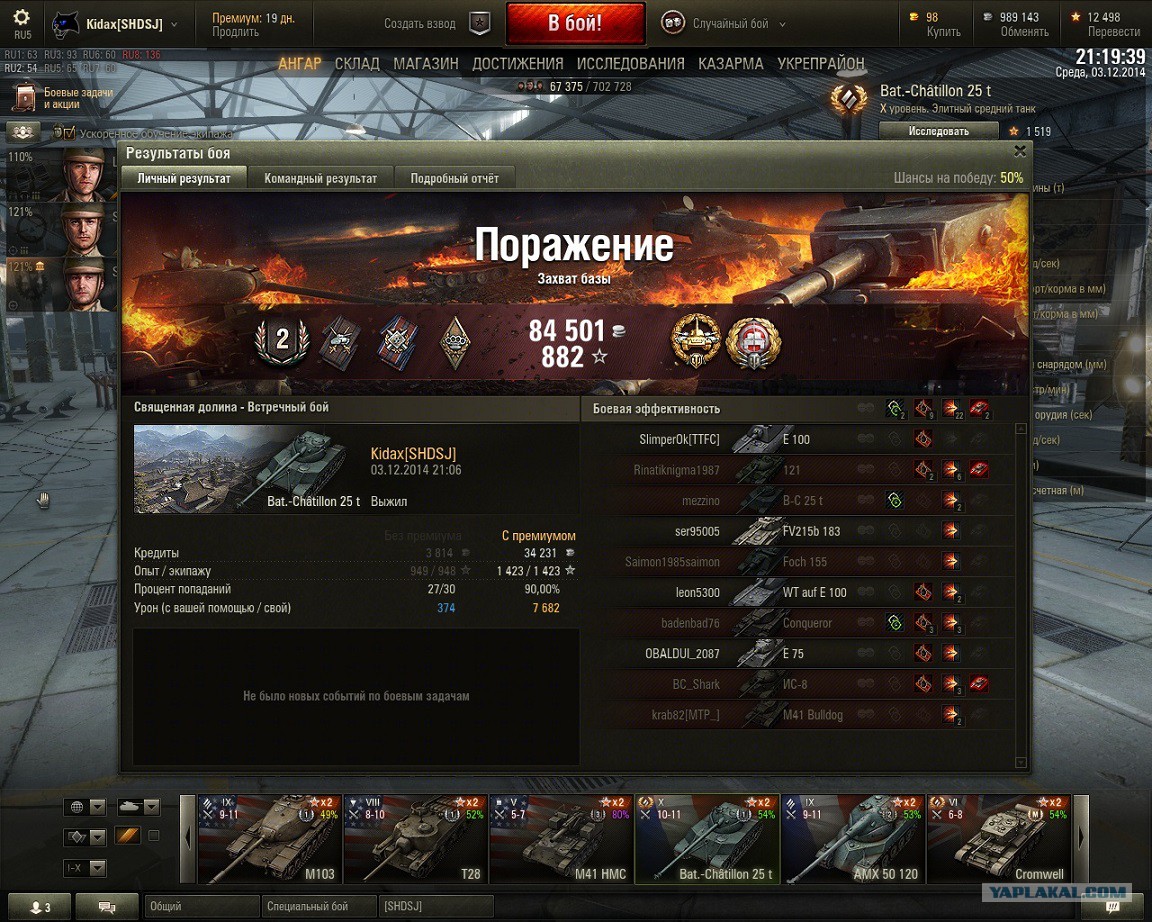Close the battle results window
The image size is (1152, 922).
pyautogui.click(x=1019, y=152)
